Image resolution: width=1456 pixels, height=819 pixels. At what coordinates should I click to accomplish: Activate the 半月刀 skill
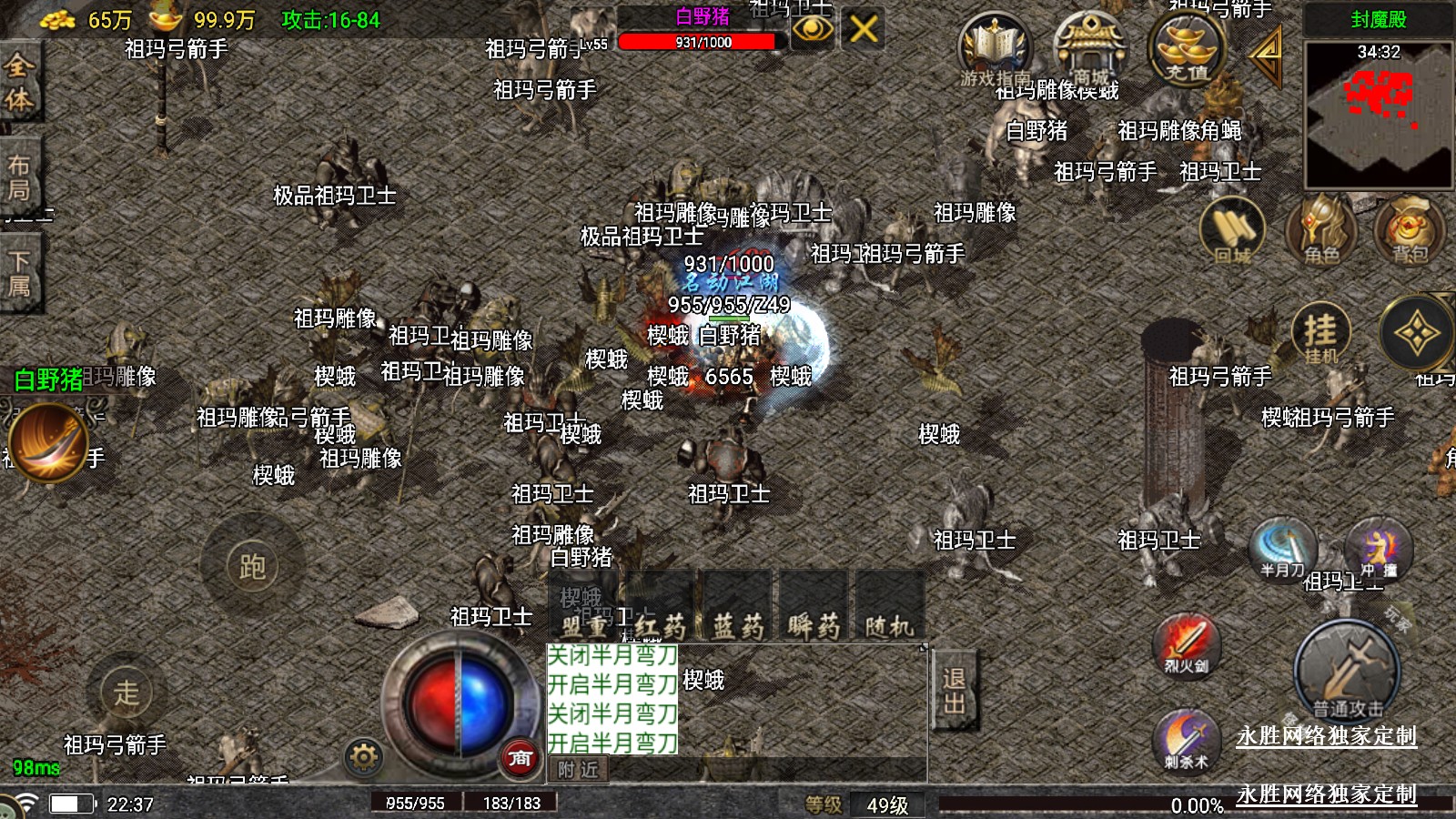[x=1282, y=549]
